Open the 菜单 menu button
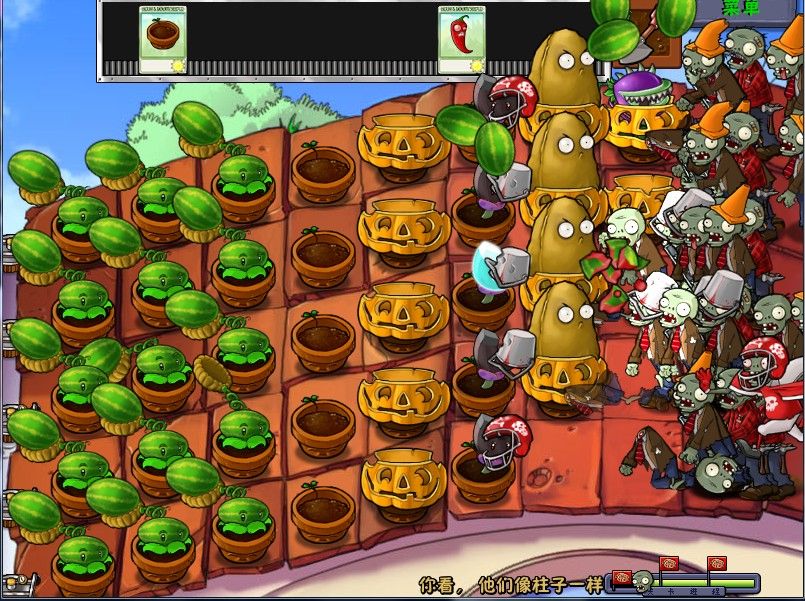 pyautogui.click(x=741, y=8)
